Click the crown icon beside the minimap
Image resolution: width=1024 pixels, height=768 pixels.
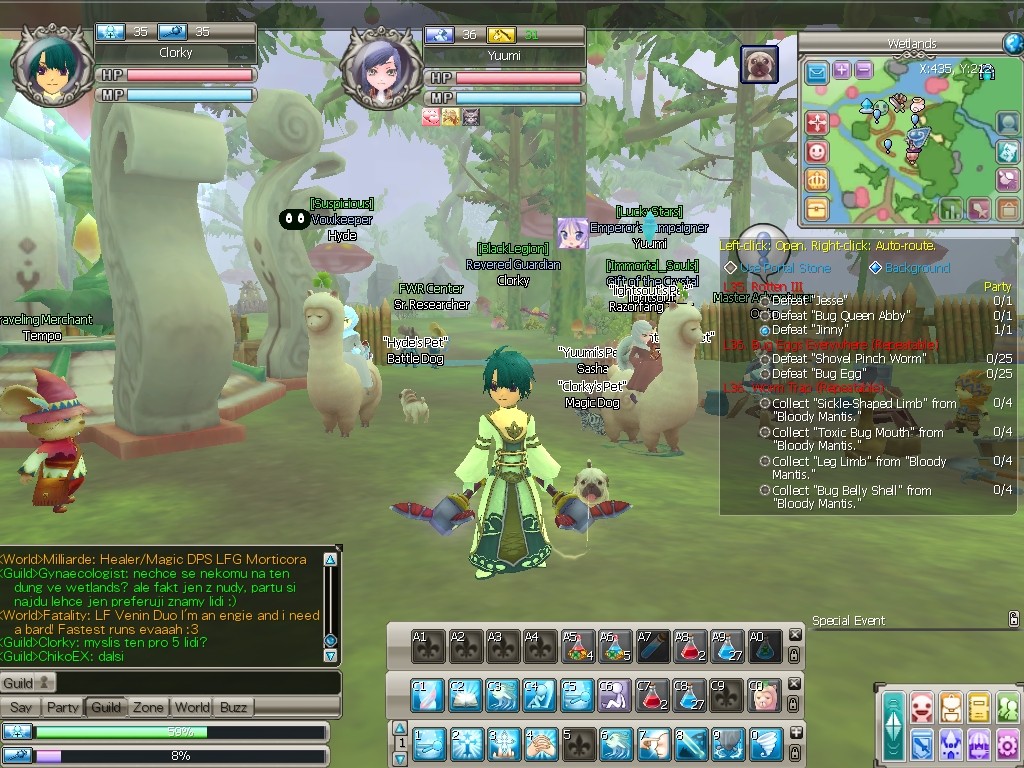click(x=817, y=181)
